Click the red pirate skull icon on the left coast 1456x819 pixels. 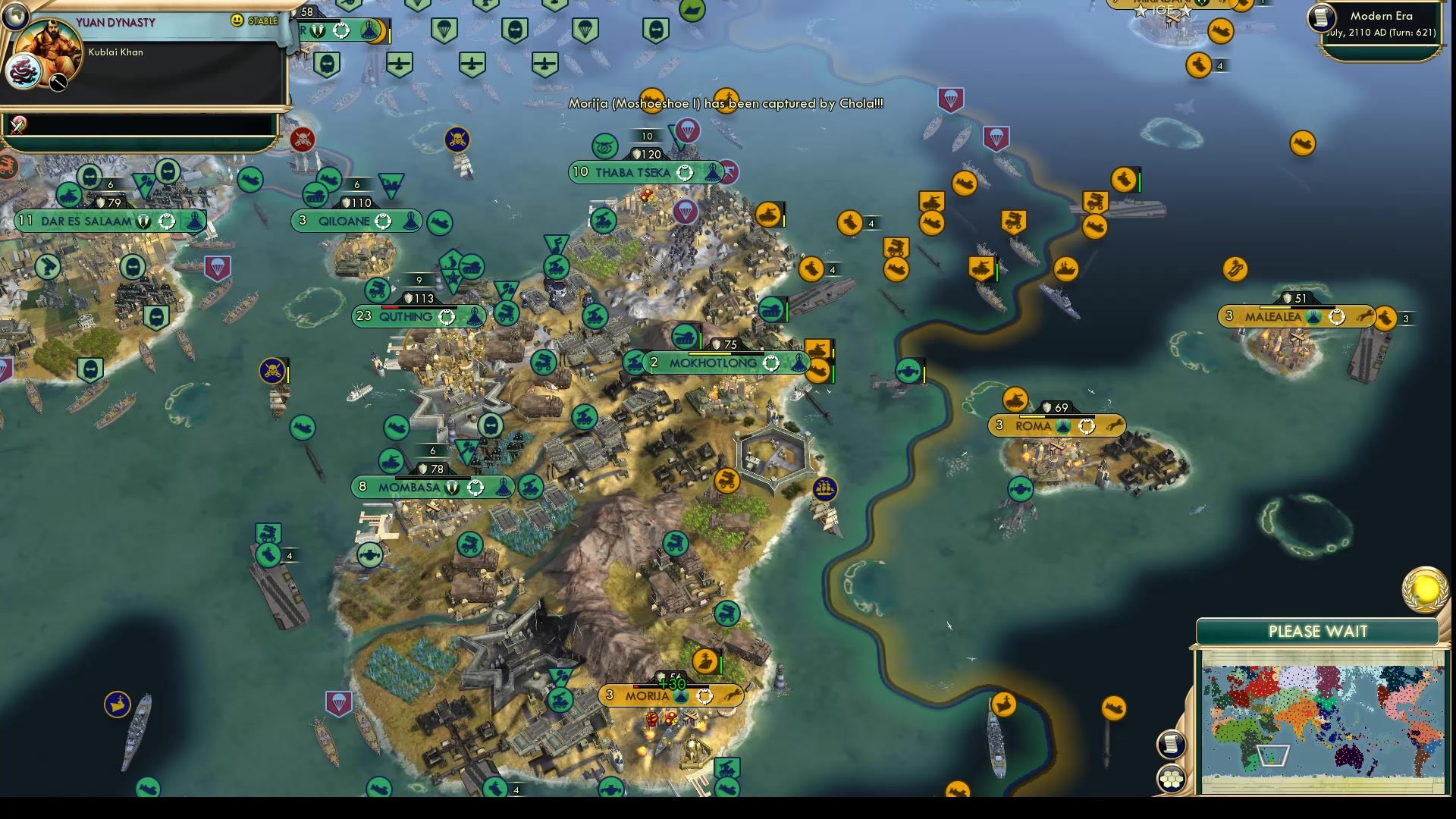tap(304, 138)
